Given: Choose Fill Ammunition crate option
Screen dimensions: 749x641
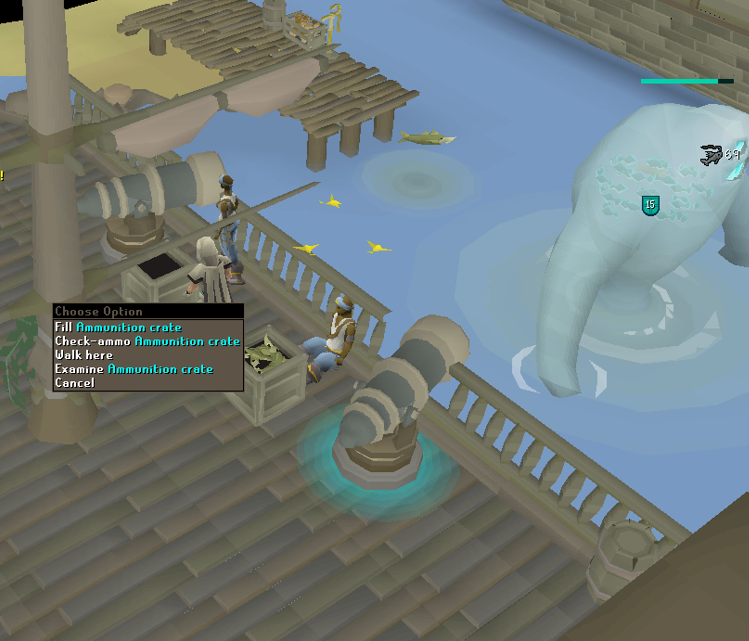Looking at the screenshot, I should [118, 327].
